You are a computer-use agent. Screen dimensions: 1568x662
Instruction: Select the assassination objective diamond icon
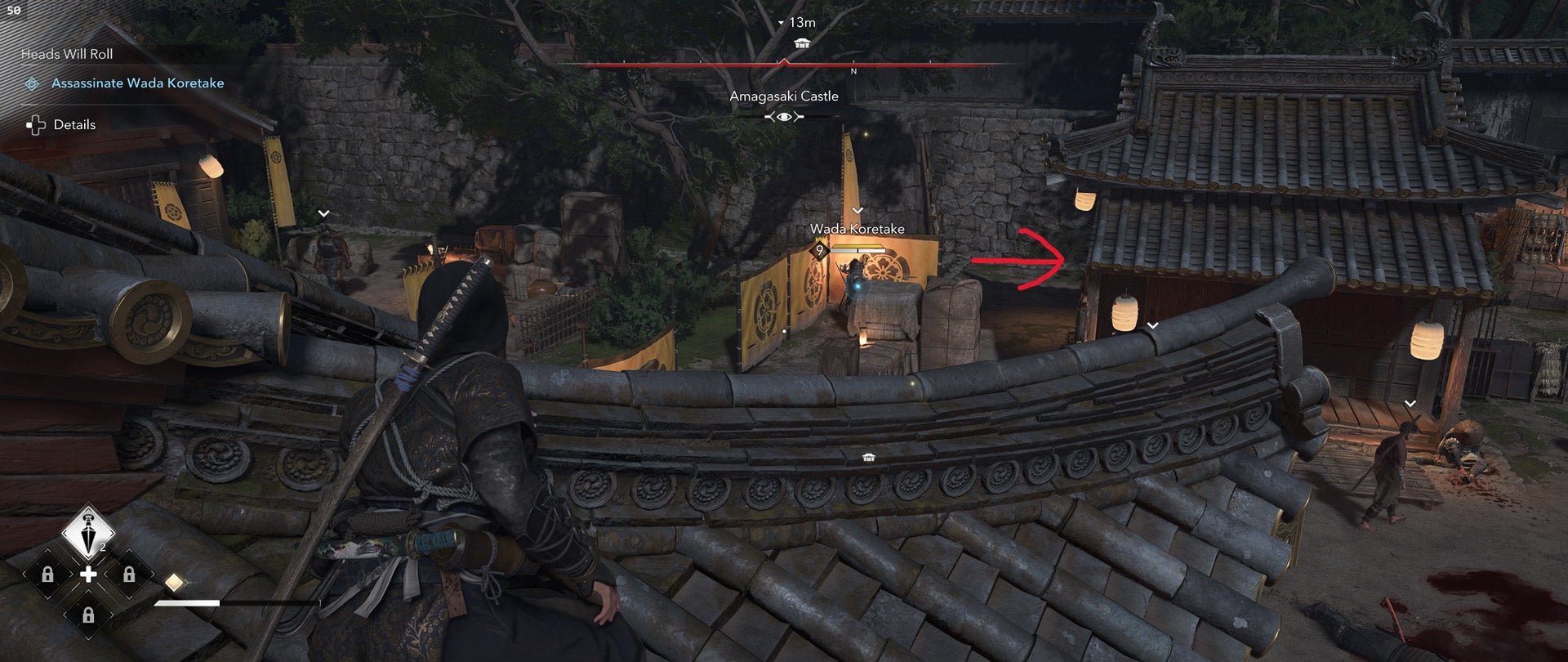32,83
